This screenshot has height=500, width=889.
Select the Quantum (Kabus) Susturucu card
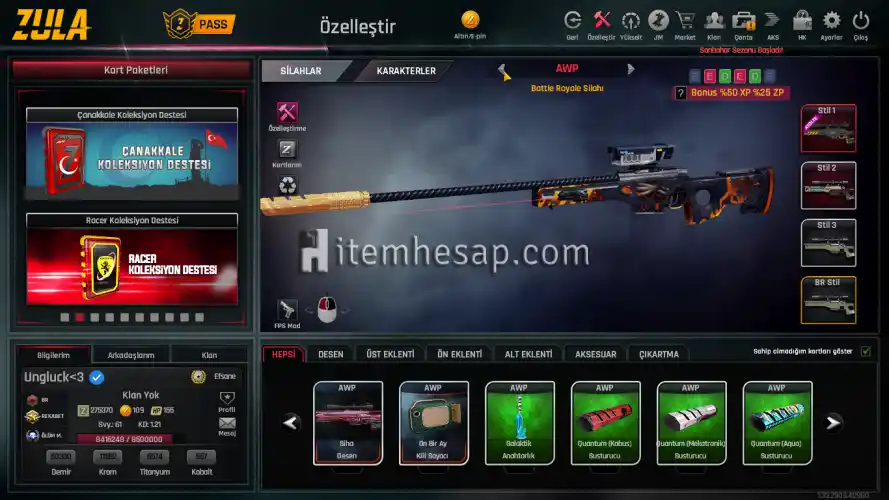[605, 422]
